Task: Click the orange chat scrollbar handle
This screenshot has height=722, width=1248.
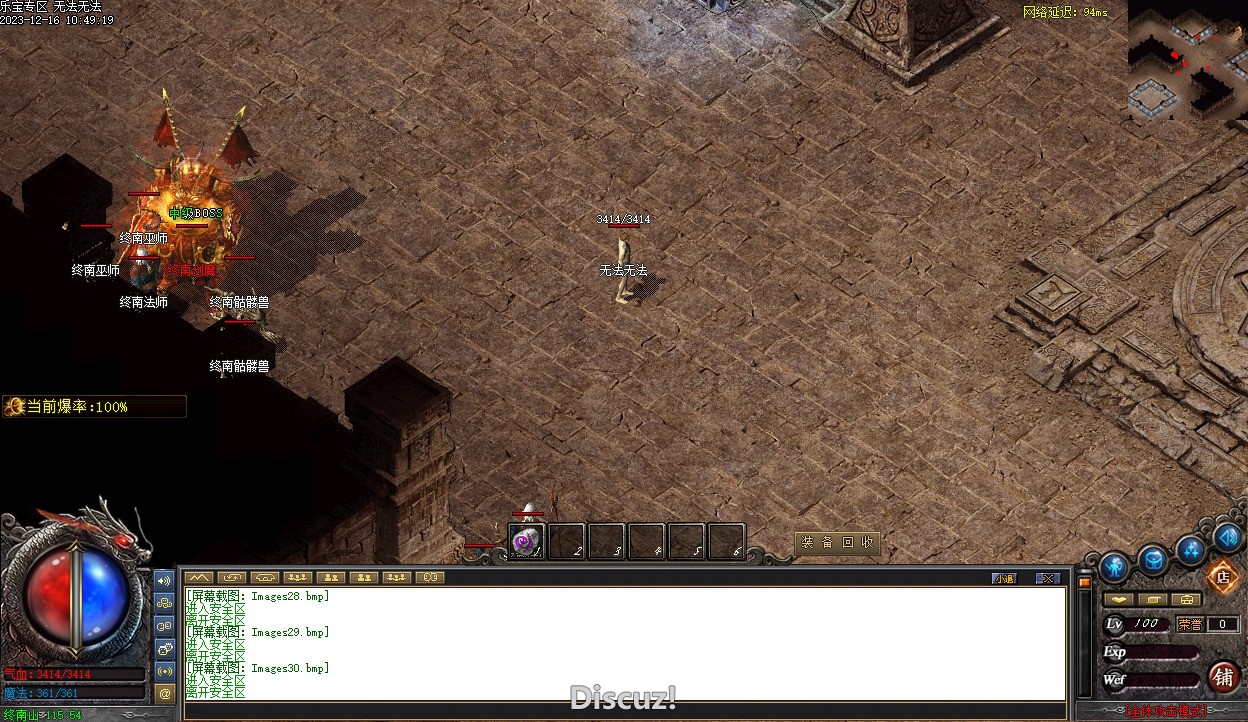Action: (x=1084, y=583)
